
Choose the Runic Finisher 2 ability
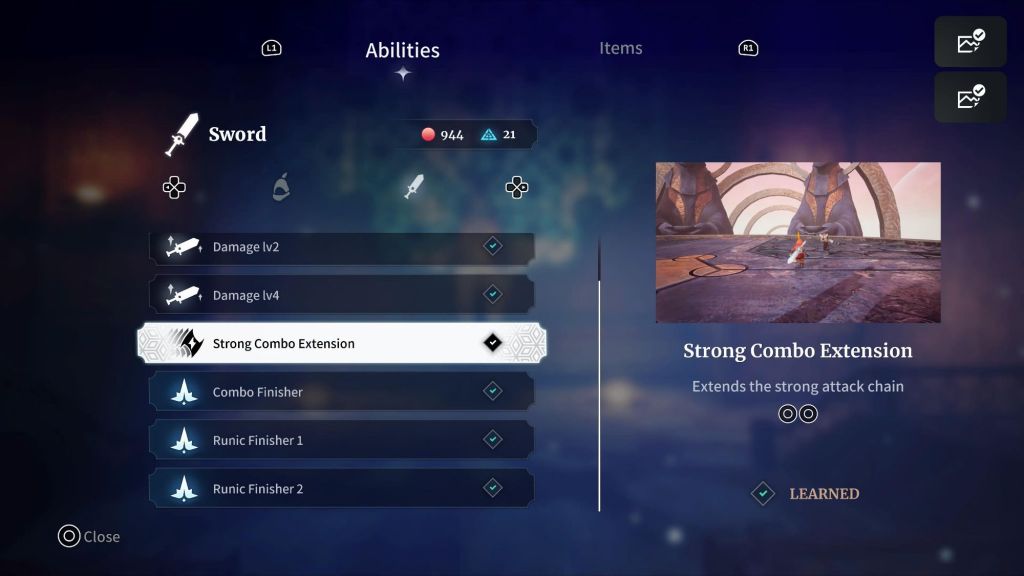coord(341,489)
